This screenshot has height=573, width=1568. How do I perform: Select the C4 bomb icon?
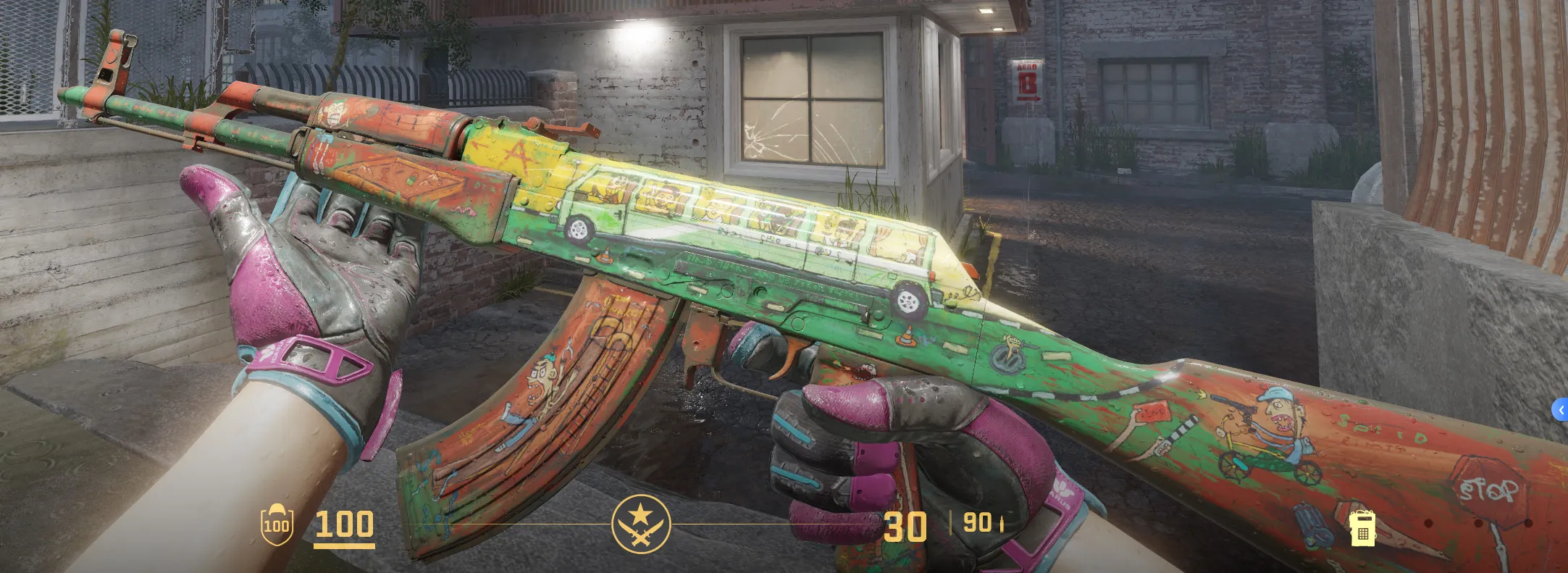(x=1362, y=528)
